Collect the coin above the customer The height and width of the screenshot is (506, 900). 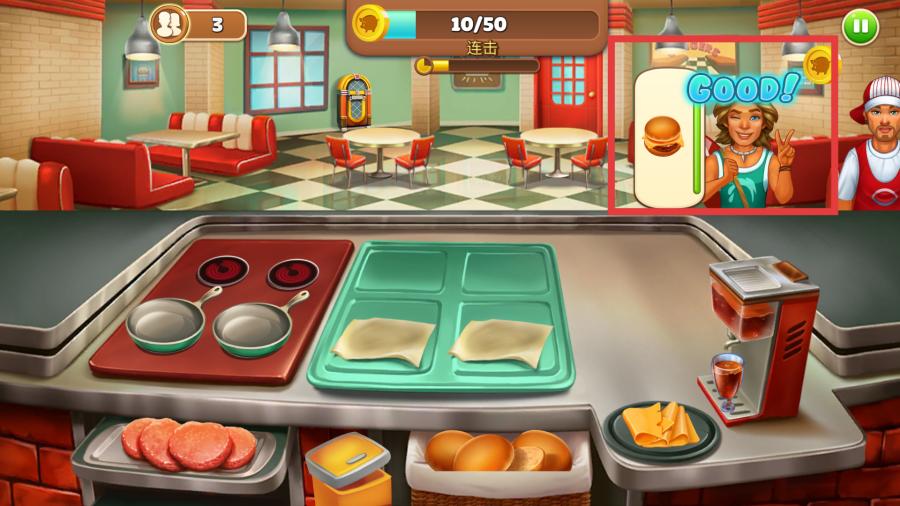click(x=821, y=66)
